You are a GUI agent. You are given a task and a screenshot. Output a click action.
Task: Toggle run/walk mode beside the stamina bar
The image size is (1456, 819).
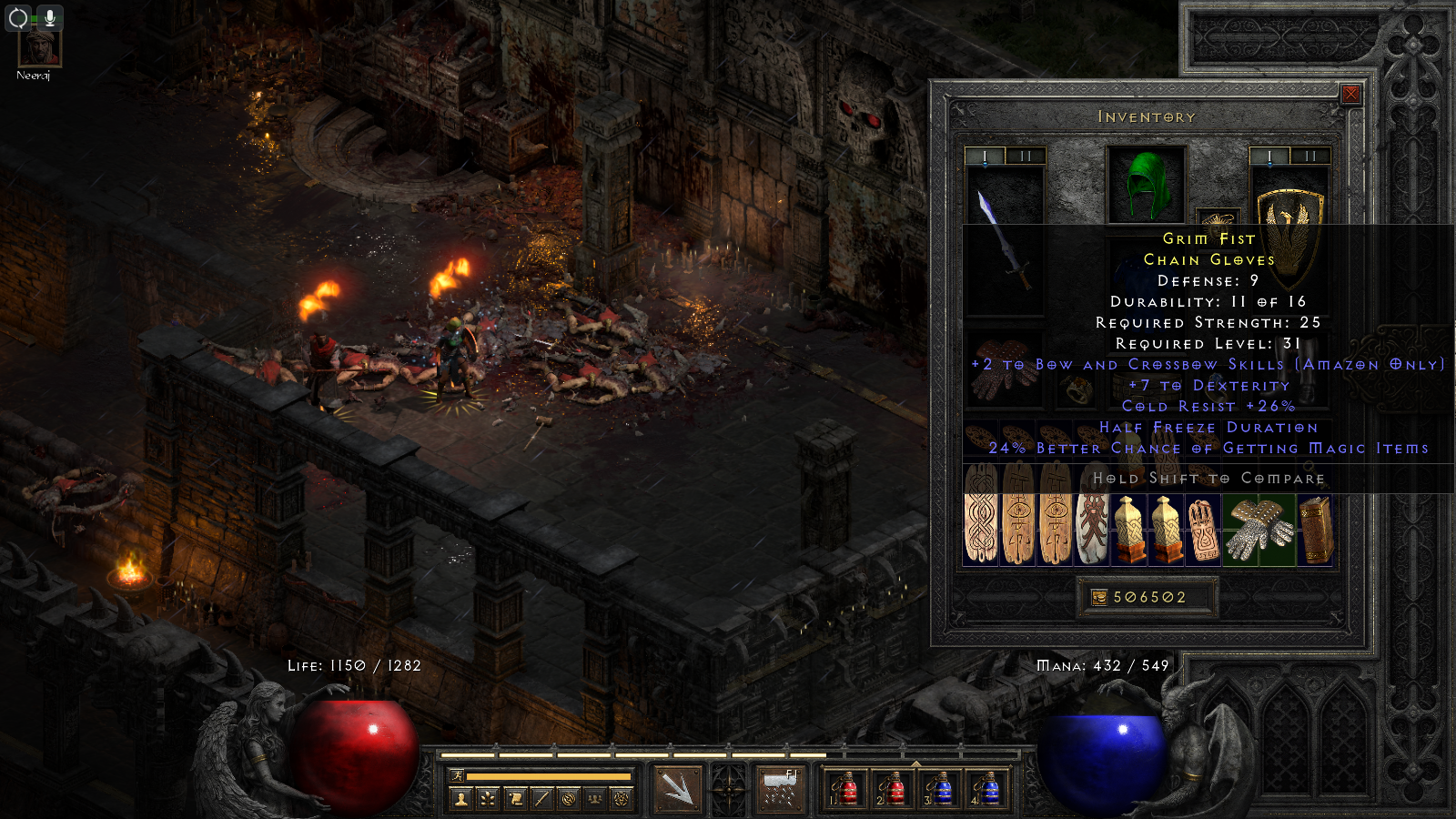coord(458,774)
